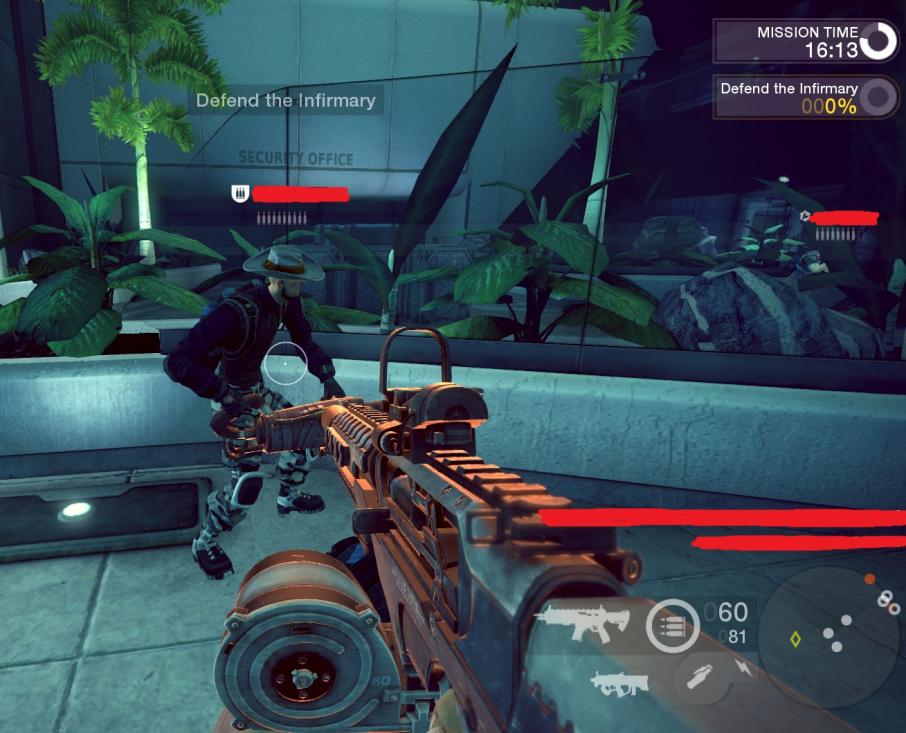Select the primary assault rifle weapon icon

581,622
